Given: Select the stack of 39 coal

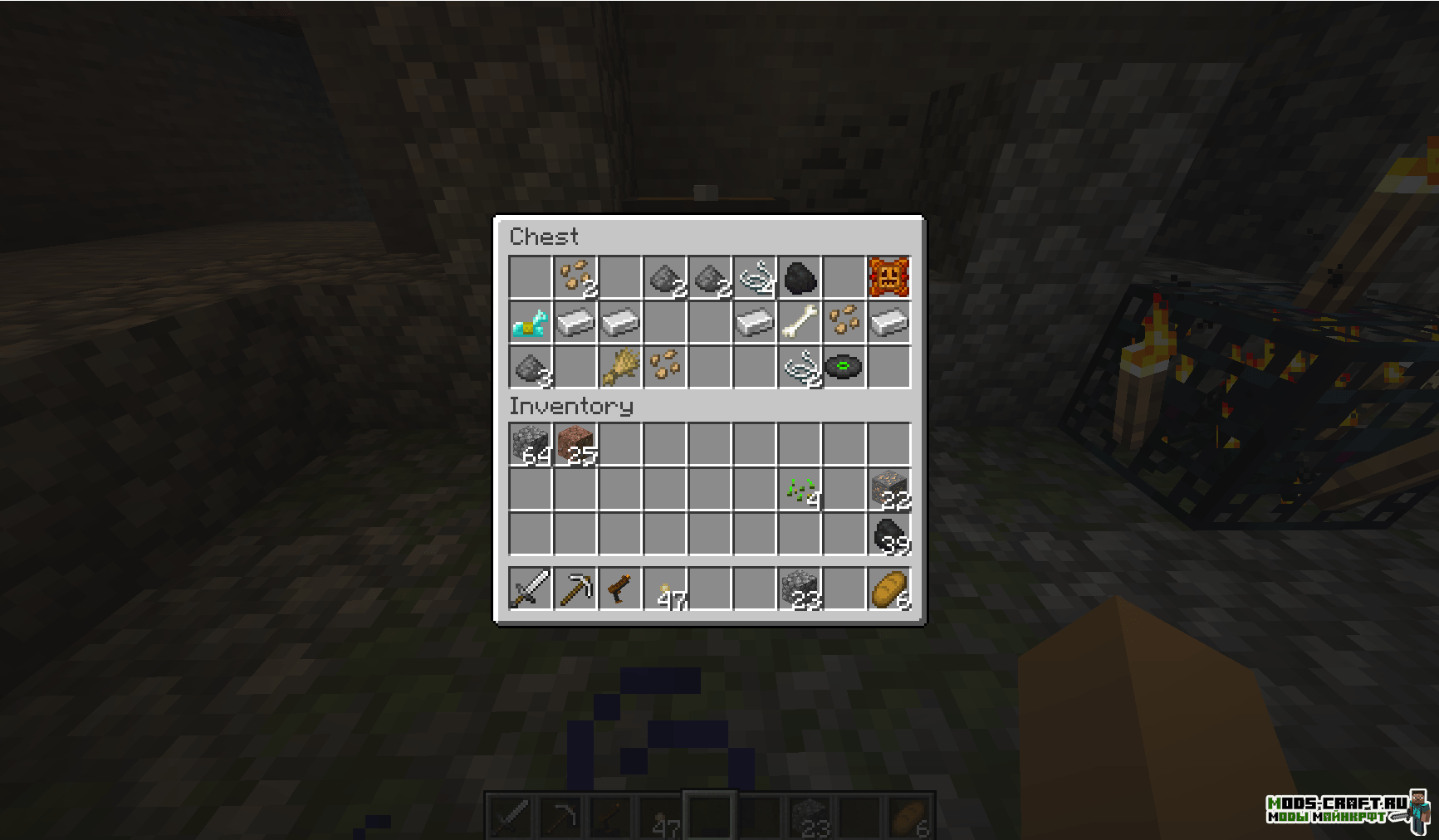Looking at the screenshot, I should click(x=889, y=535).
